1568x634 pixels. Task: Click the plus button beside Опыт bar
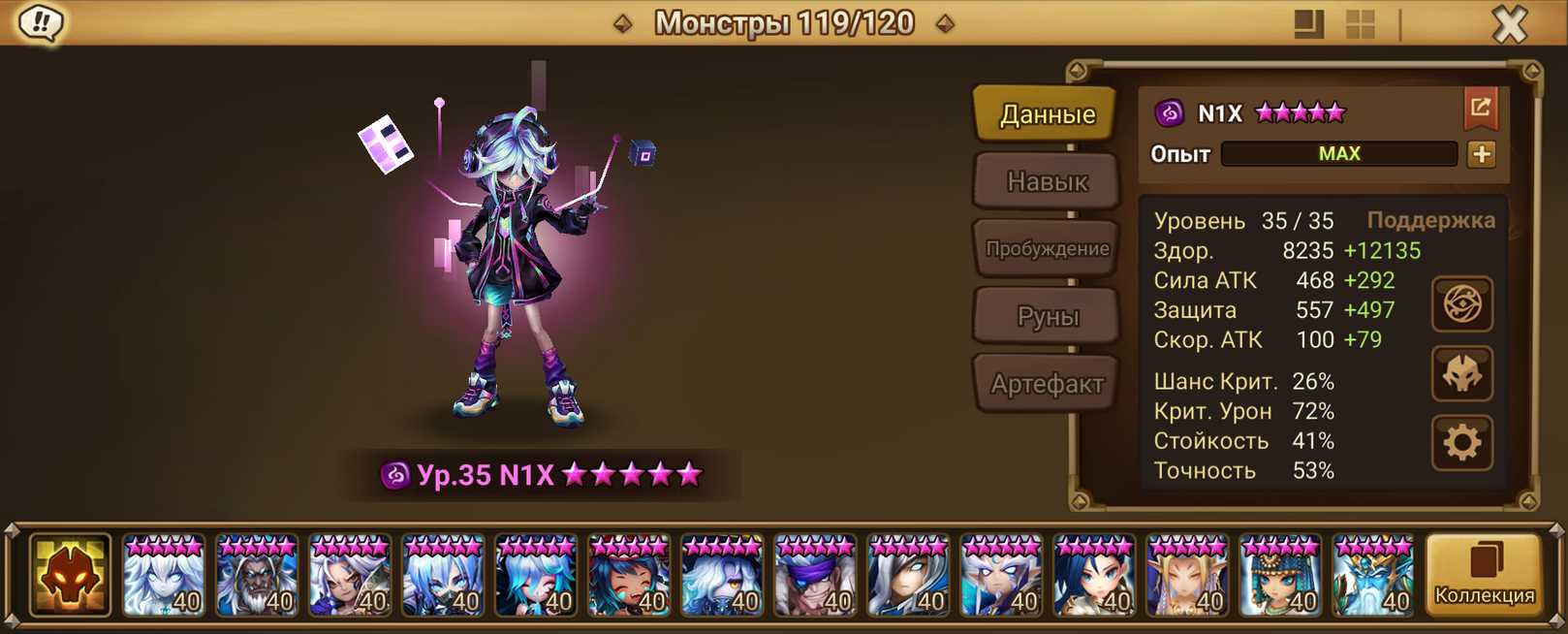pos(1481,154)
